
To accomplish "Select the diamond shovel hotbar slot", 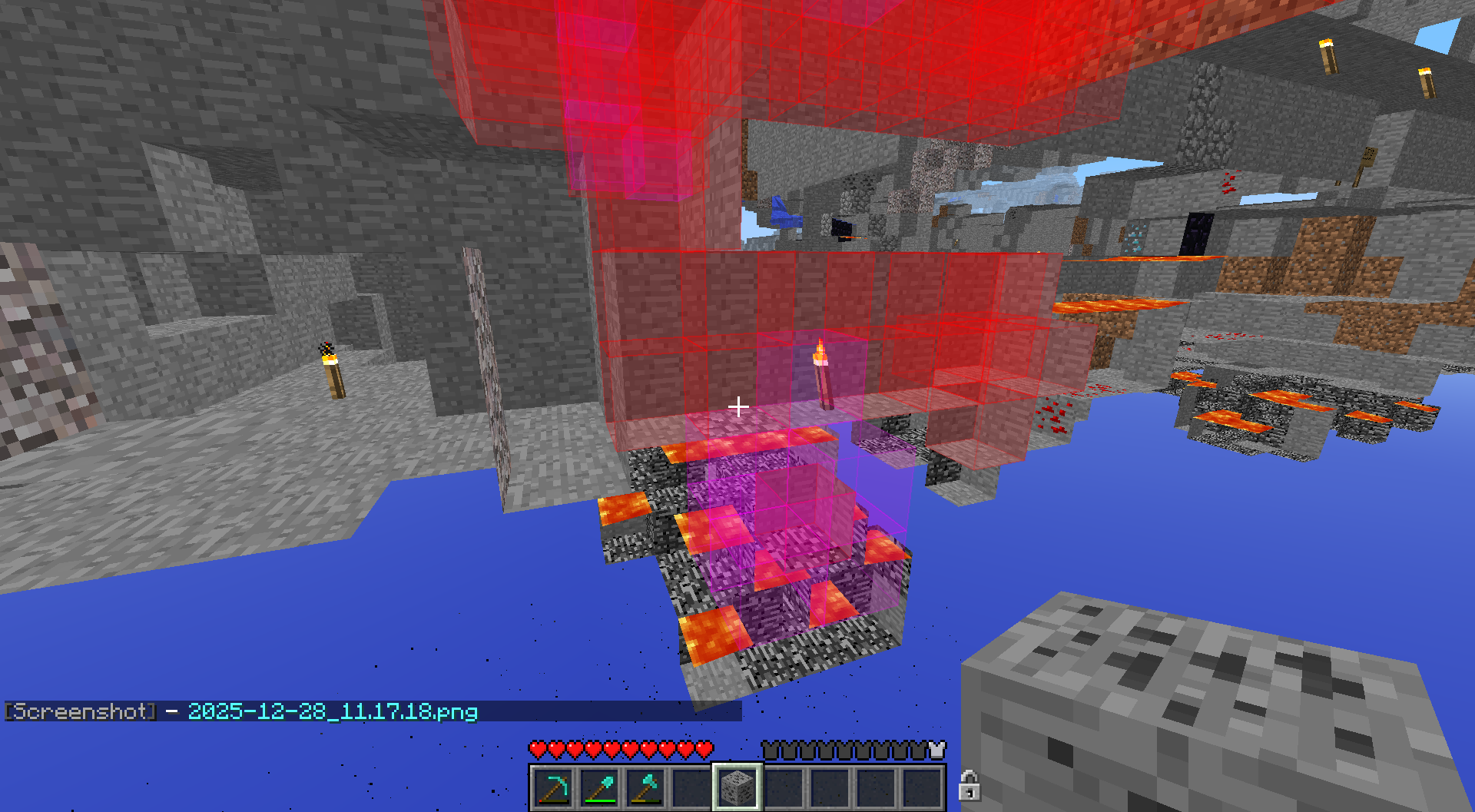I will [x=599, y=787].
